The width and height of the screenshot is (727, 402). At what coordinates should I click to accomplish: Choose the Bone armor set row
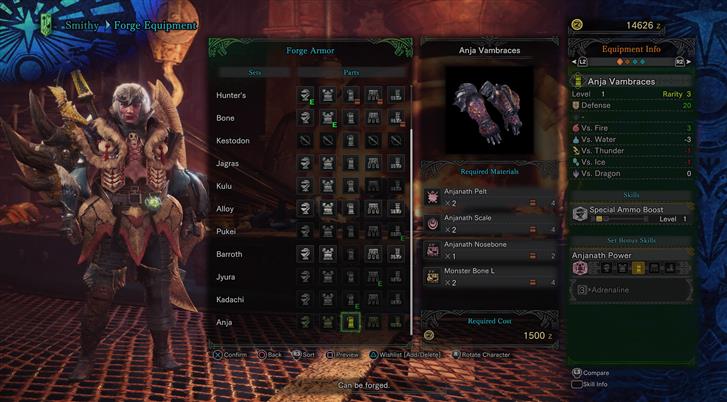click(x=226, y=118)
